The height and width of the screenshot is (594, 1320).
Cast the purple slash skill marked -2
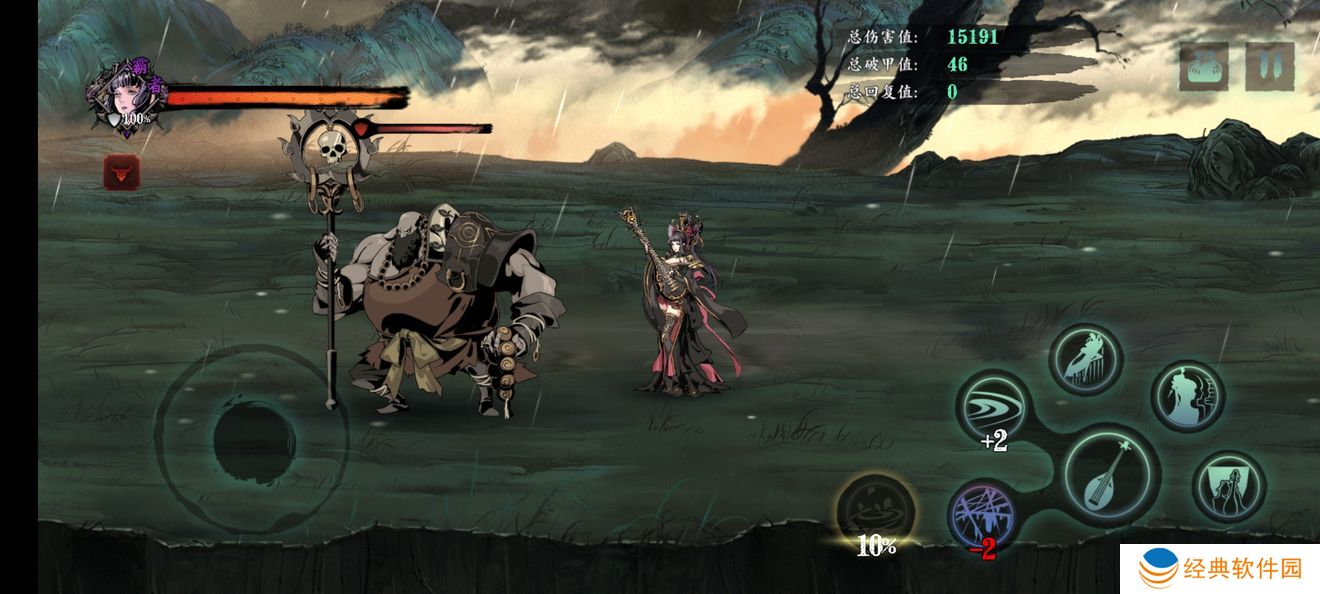tap(983, 516)
